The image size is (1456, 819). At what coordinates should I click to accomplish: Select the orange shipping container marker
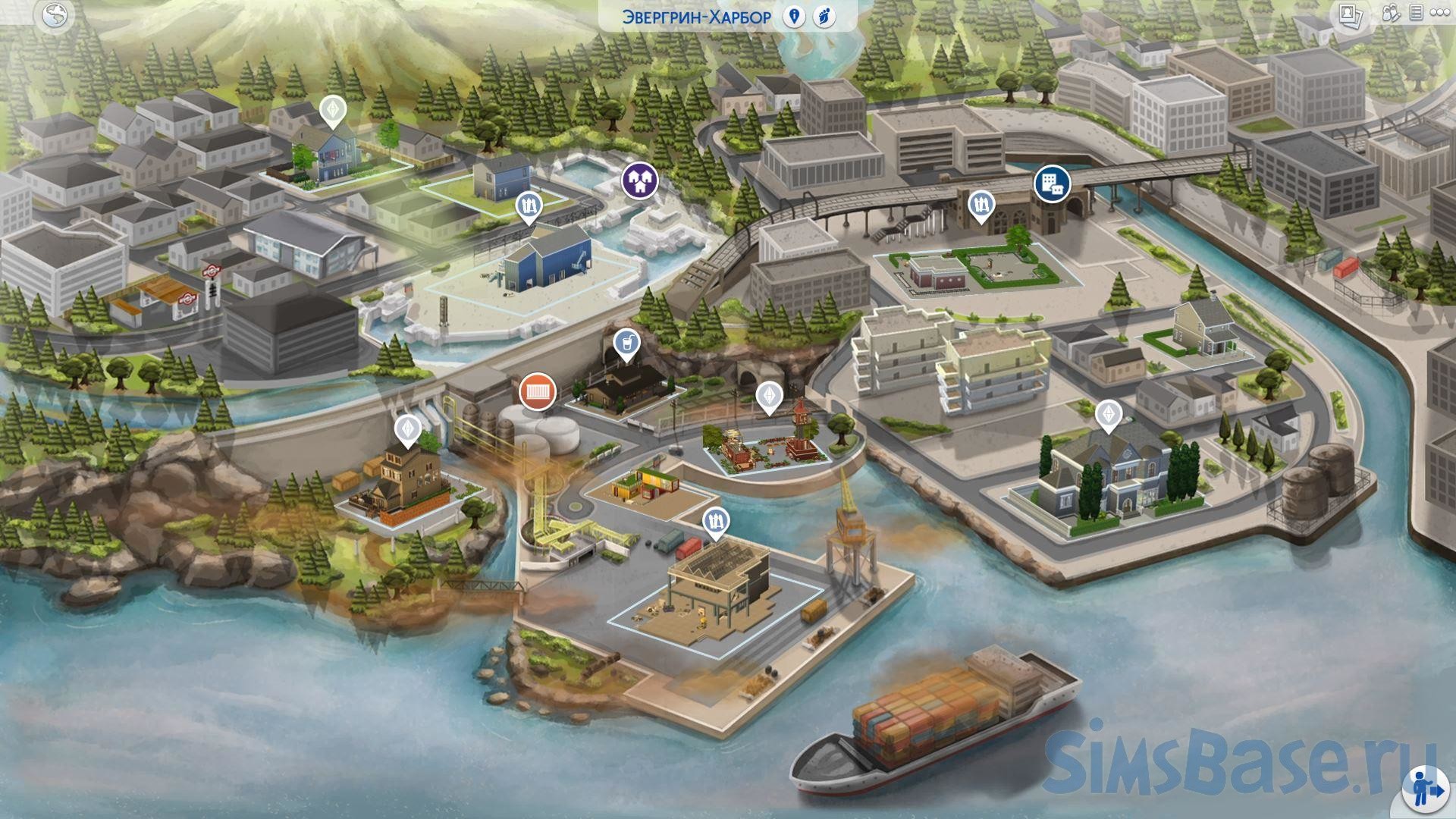coord(538,392)
